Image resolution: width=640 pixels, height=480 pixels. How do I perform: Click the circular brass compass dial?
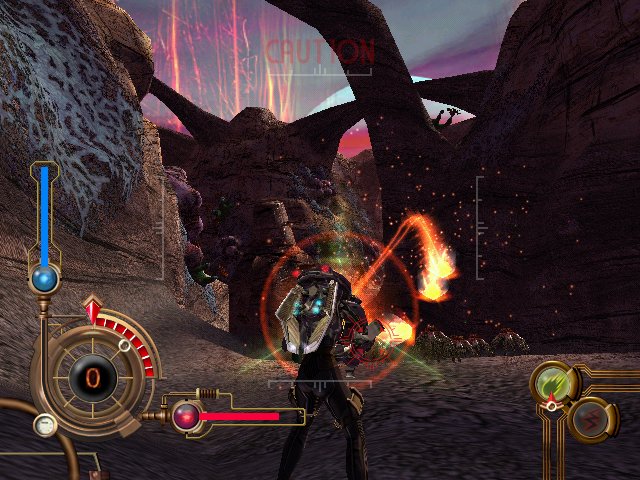click(92, 377)
